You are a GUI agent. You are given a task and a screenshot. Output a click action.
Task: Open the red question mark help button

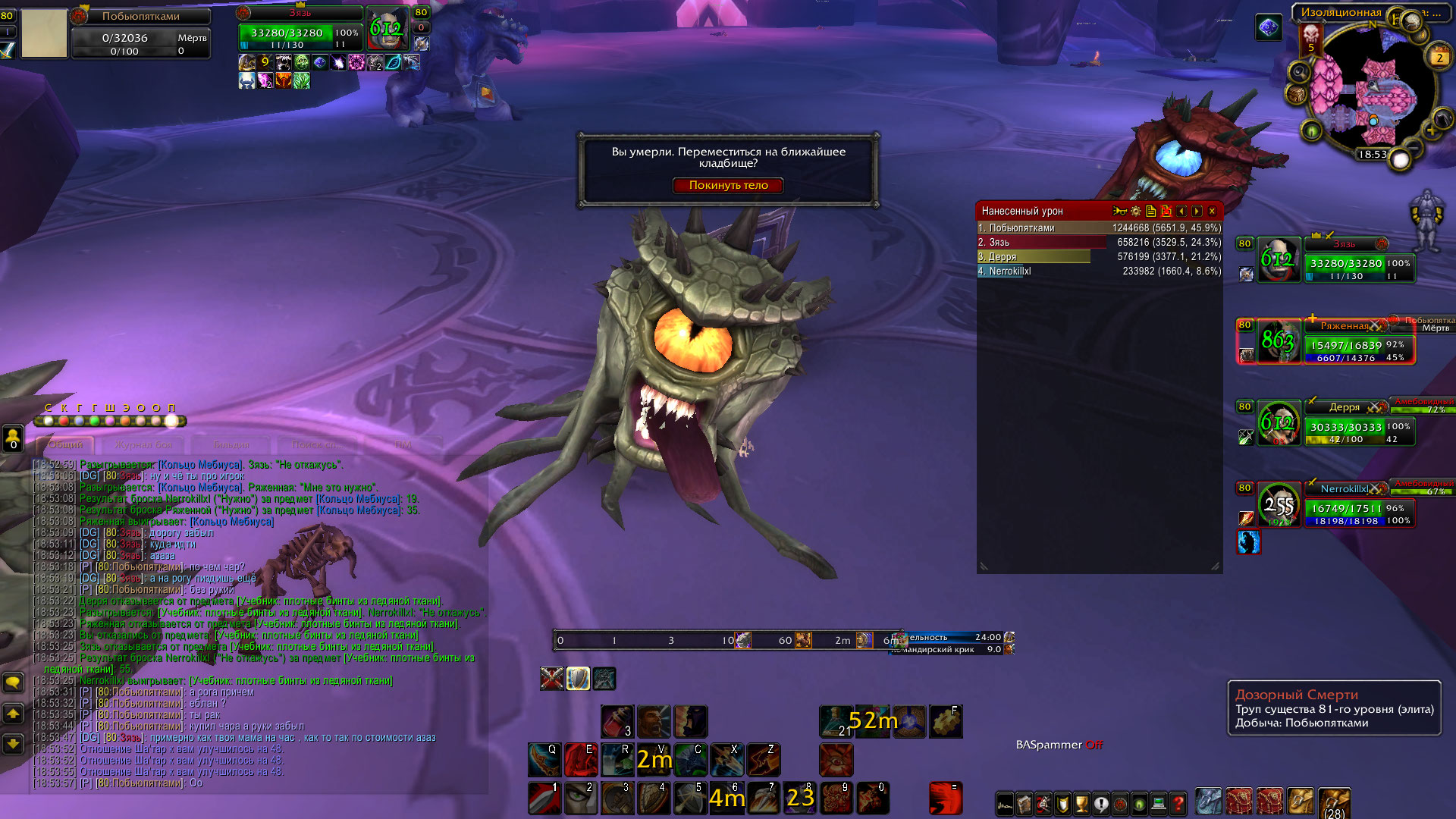pos(1178,803)
